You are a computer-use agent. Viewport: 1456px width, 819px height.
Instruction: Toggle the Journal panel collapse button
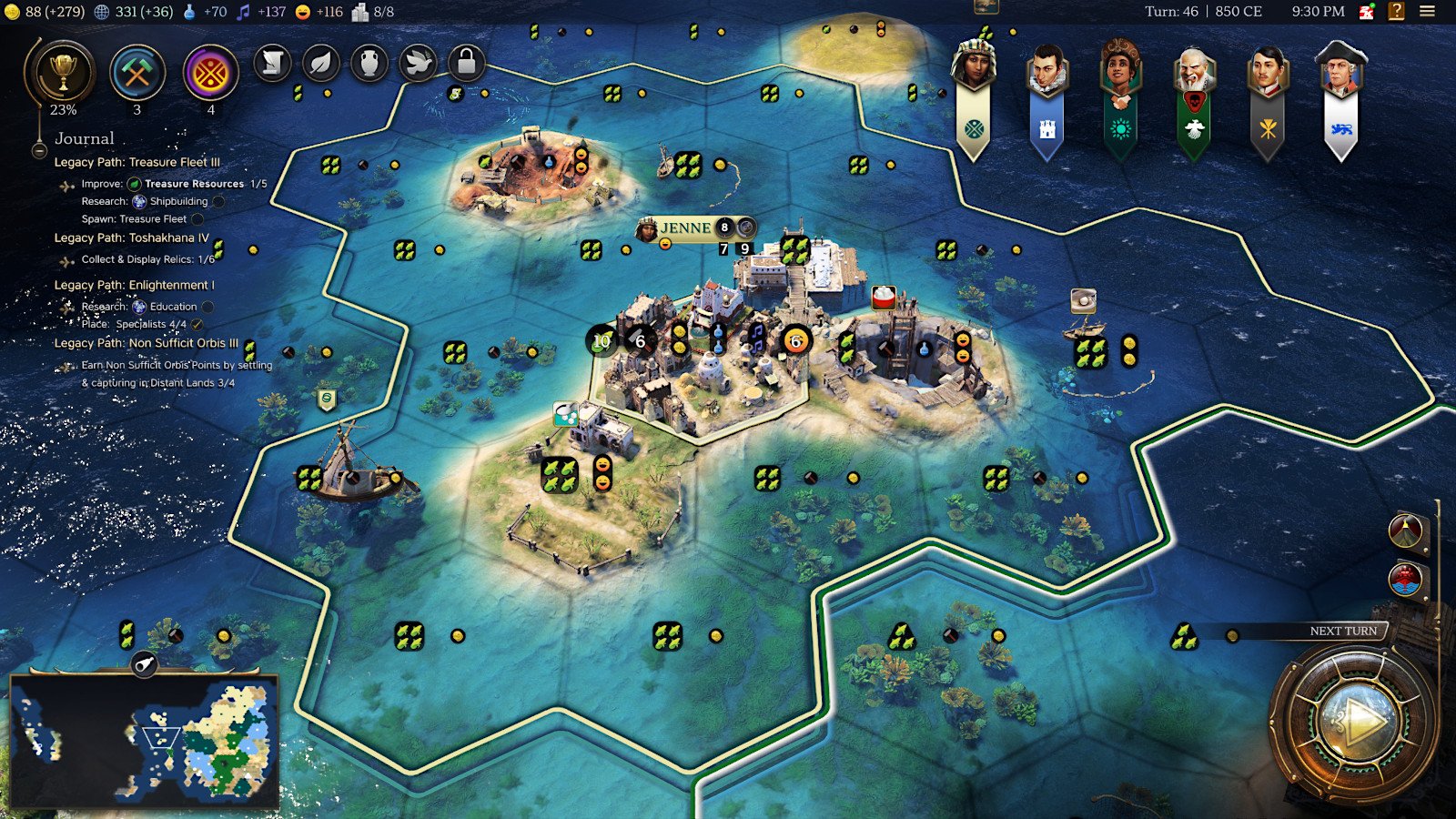39,150
